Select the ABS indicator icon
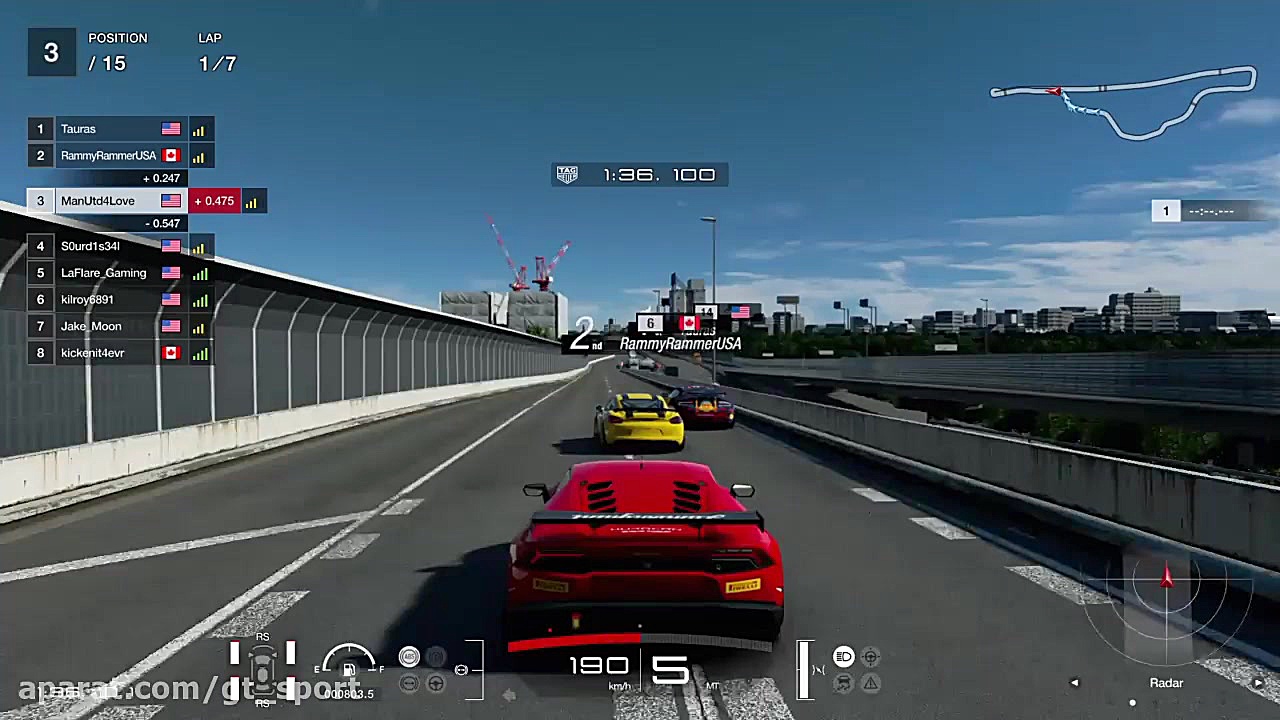This screenshot has width=1280, height=720. coord(409,657)
